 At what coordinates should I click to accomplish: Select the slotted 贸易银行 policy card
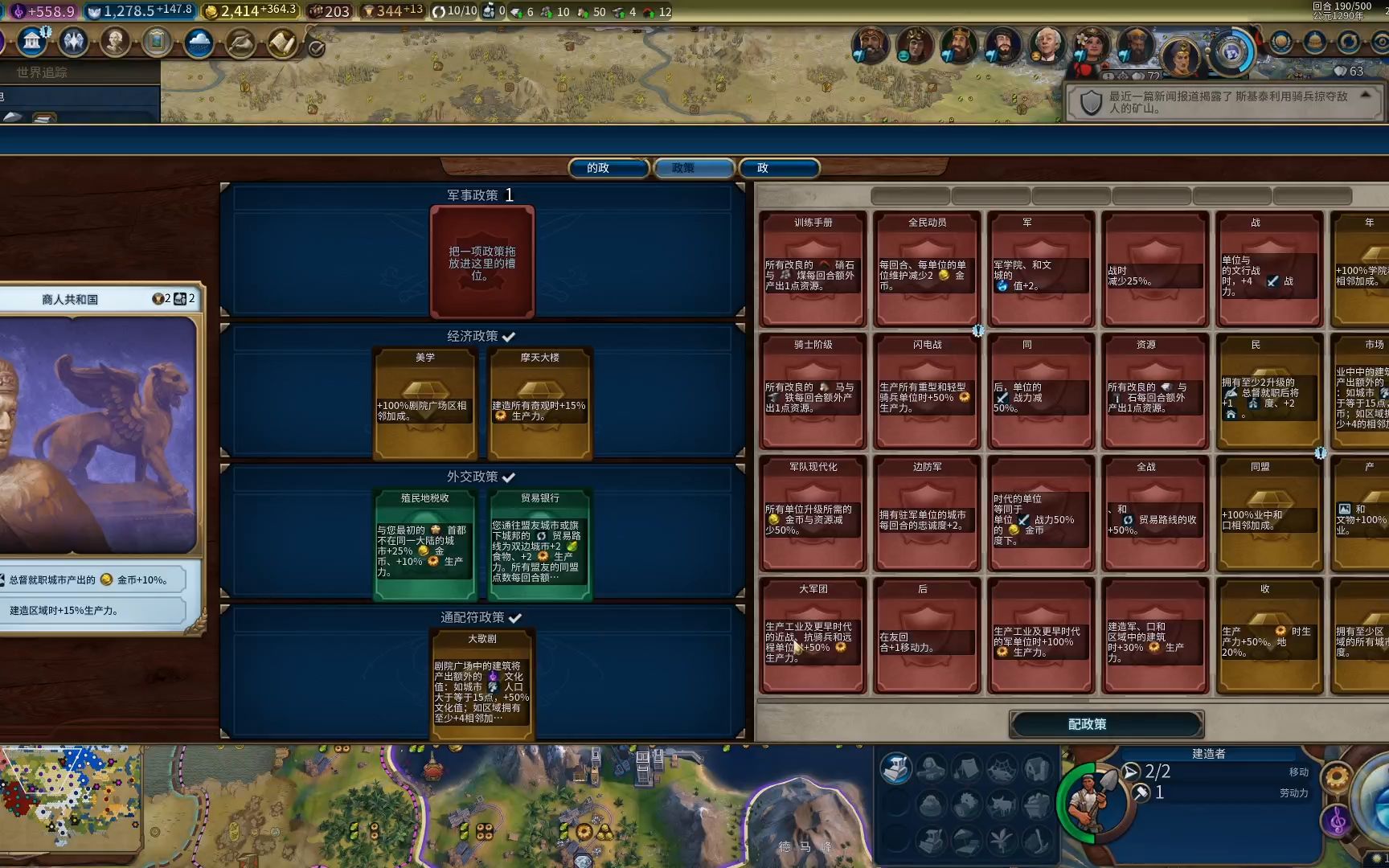click(539, 544)
